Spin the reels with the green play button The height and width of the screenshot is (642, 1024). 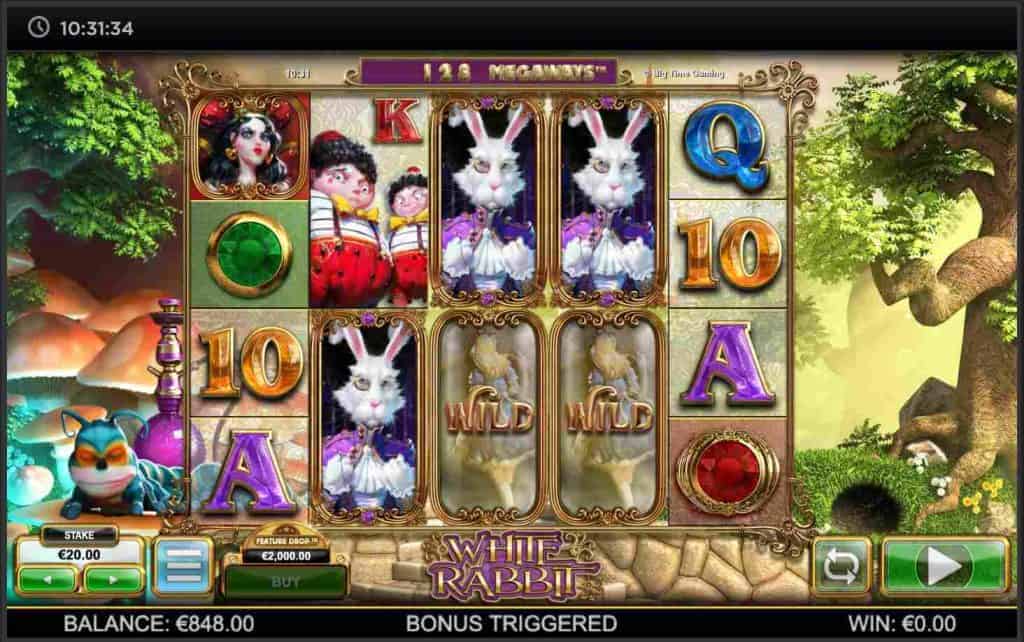click(x=944, y=567)
